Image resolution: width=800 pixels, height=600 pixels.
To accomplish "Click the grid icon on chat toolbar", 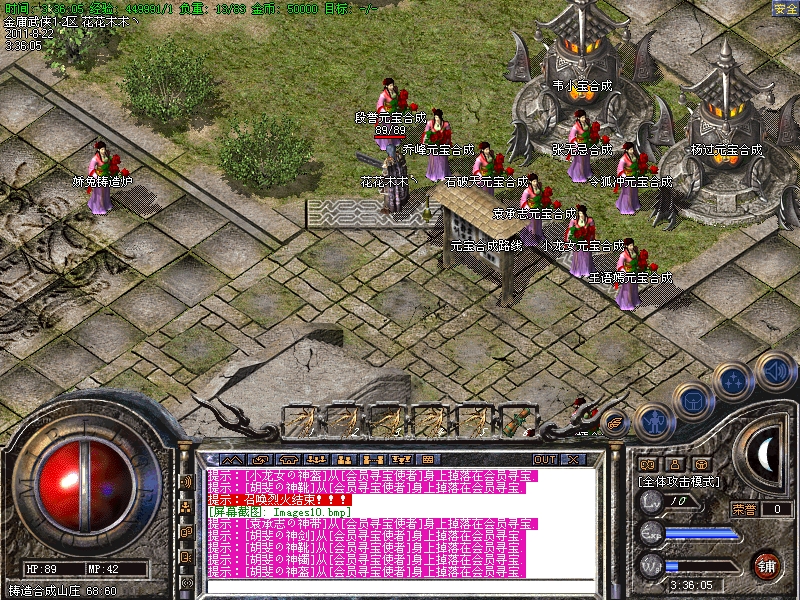I will (428, 459).
